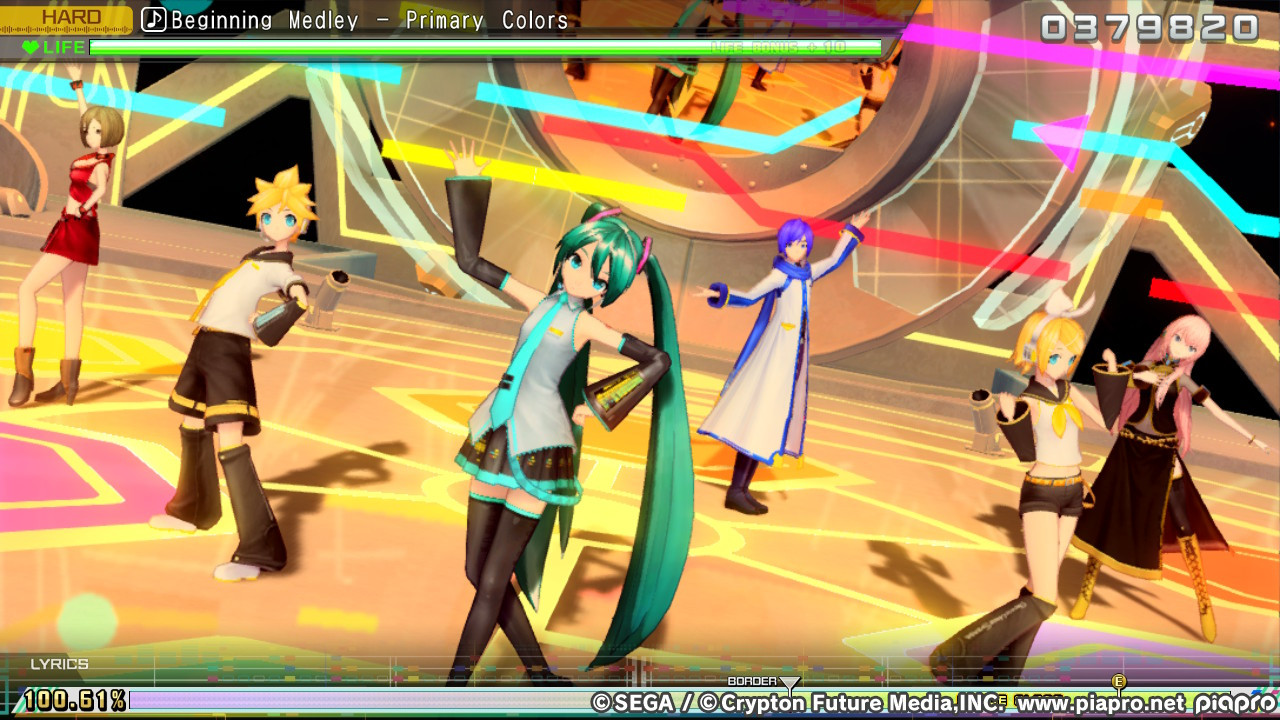
Task: Click the music note icon beside the song title
Action: click(x=155, y=19)
